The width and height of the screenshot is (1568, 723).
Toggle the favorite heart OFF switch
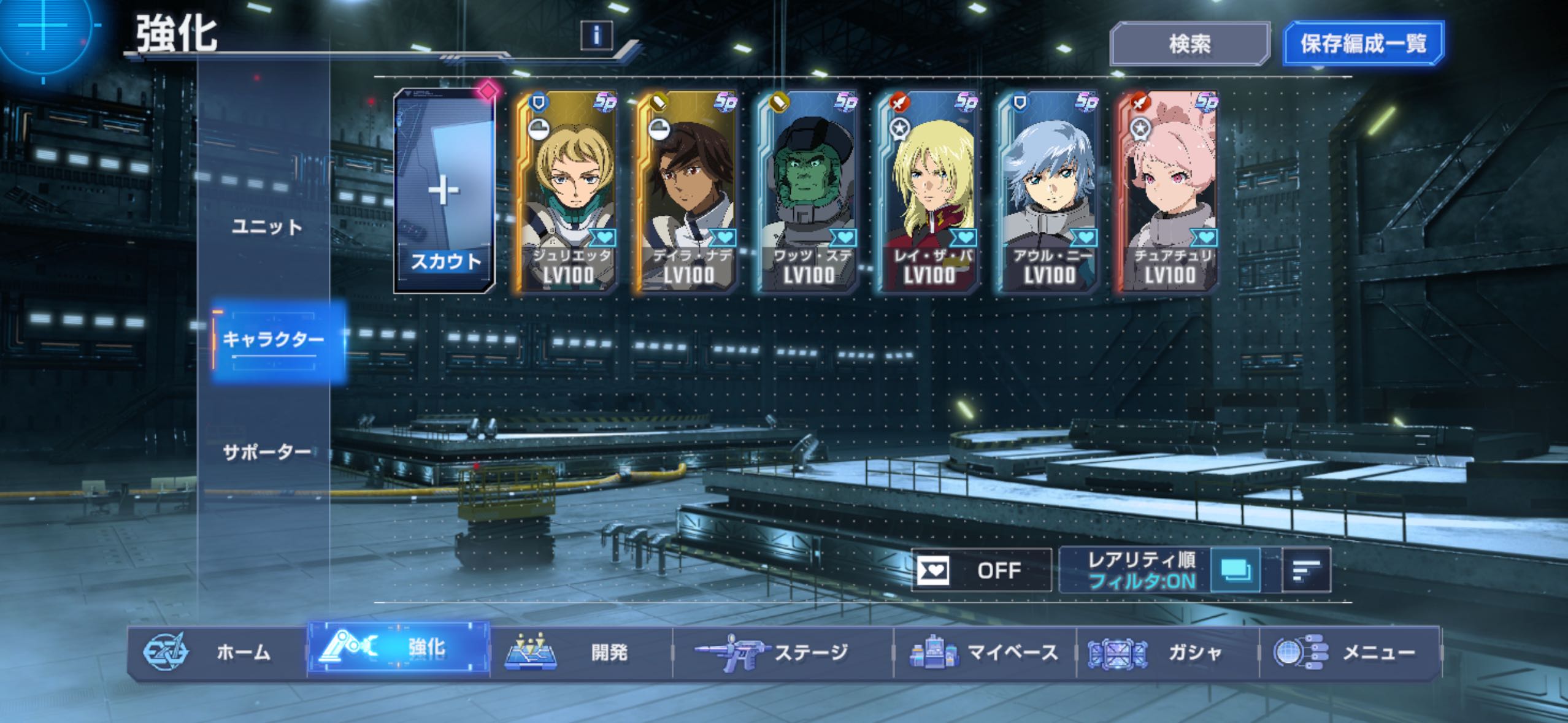click(981, 570)
